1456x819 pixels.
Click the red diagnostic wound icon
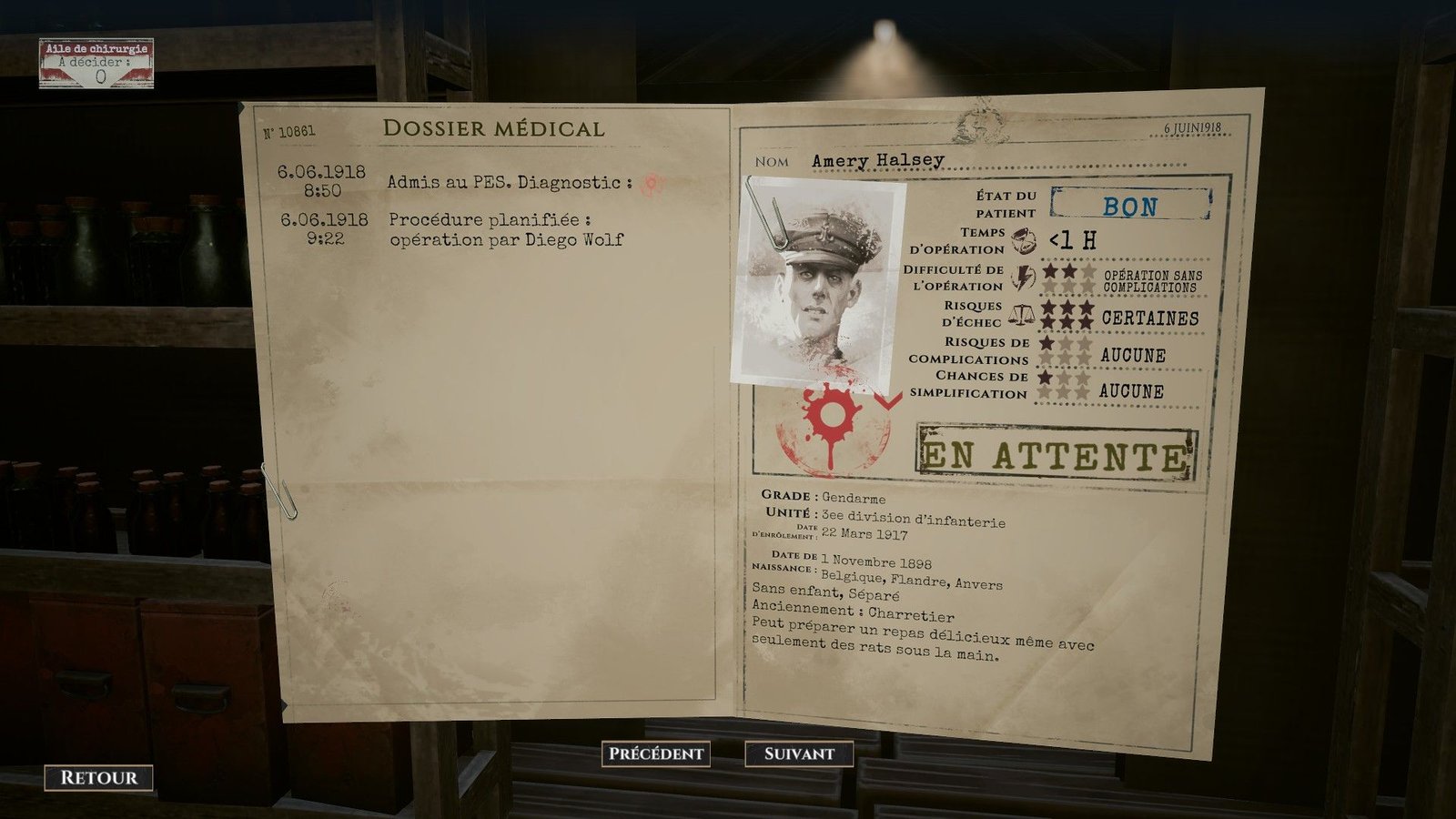650,184
